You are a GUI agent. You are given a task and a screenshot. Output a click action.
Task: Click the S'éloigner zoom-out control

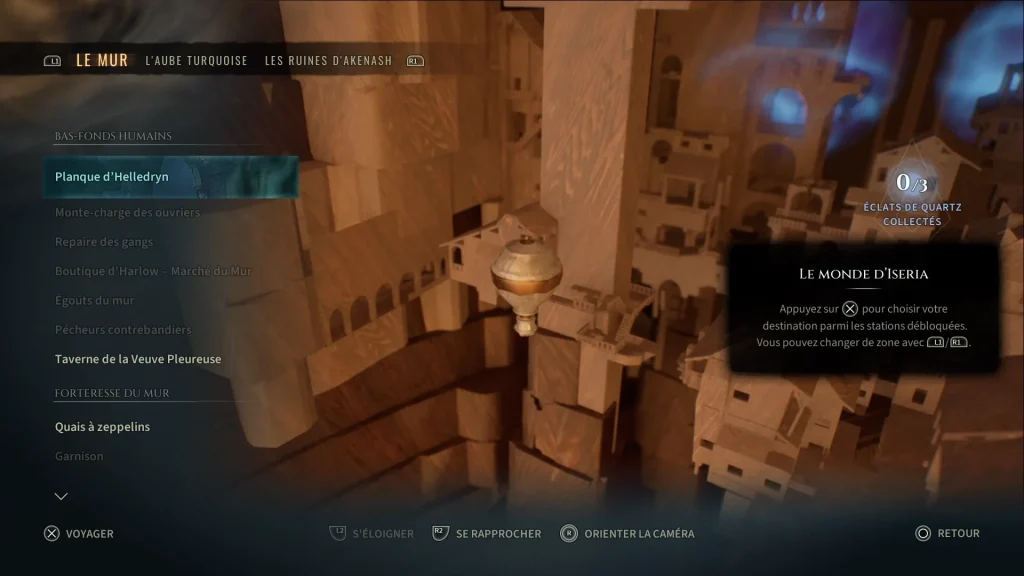pos(372,534)
